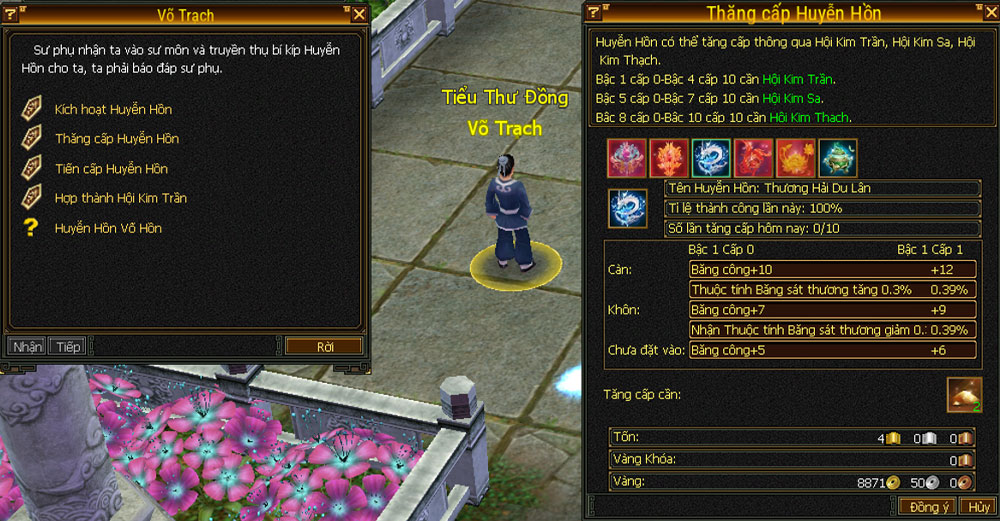Click the required gold dust material slot
This screenshot has height=521, width=1000.
point(964,395)
